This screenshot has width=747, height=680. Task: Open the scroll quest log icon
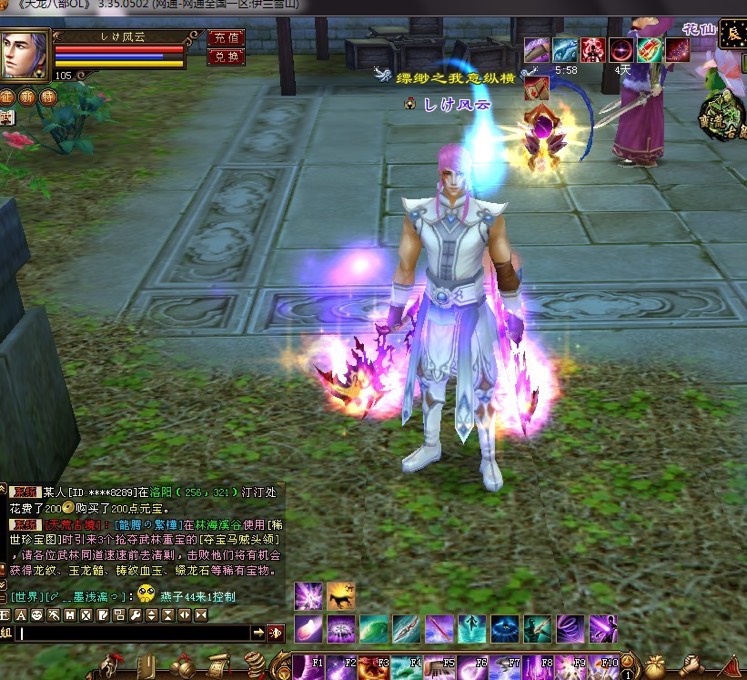coord(218,665)
